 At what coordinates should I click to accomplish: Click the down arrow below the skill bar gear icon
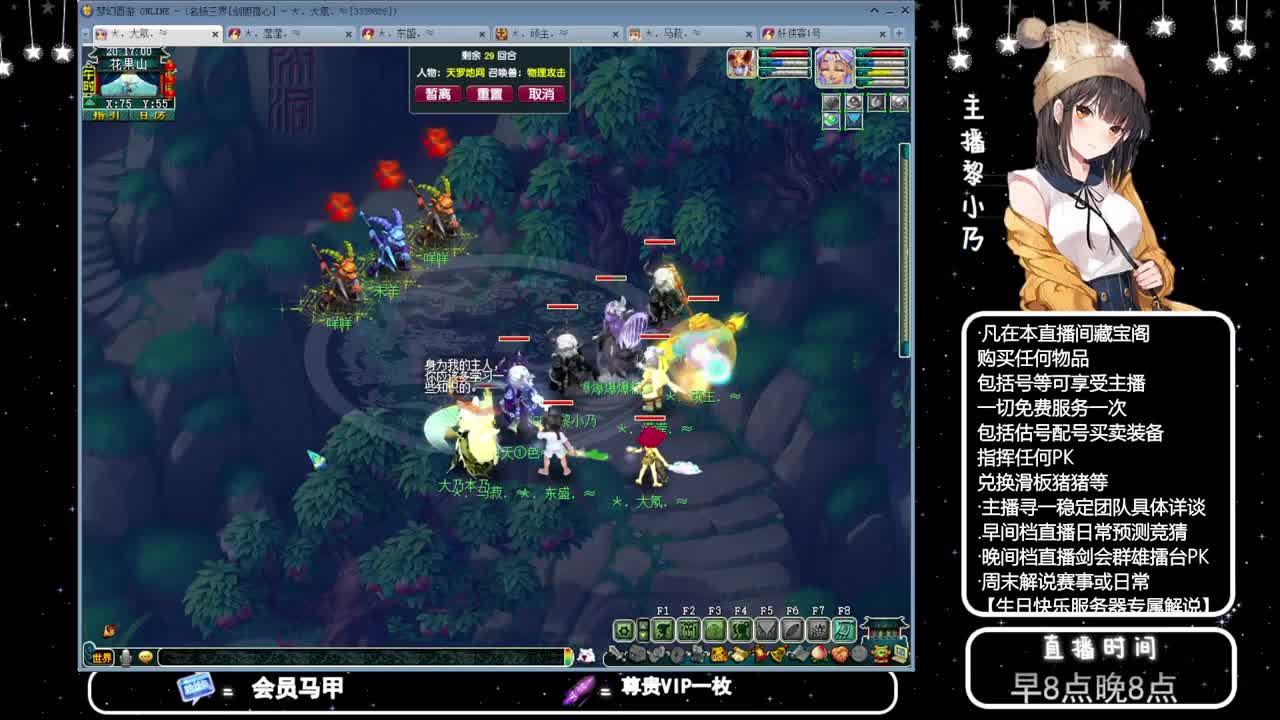(x=643, y=635)
